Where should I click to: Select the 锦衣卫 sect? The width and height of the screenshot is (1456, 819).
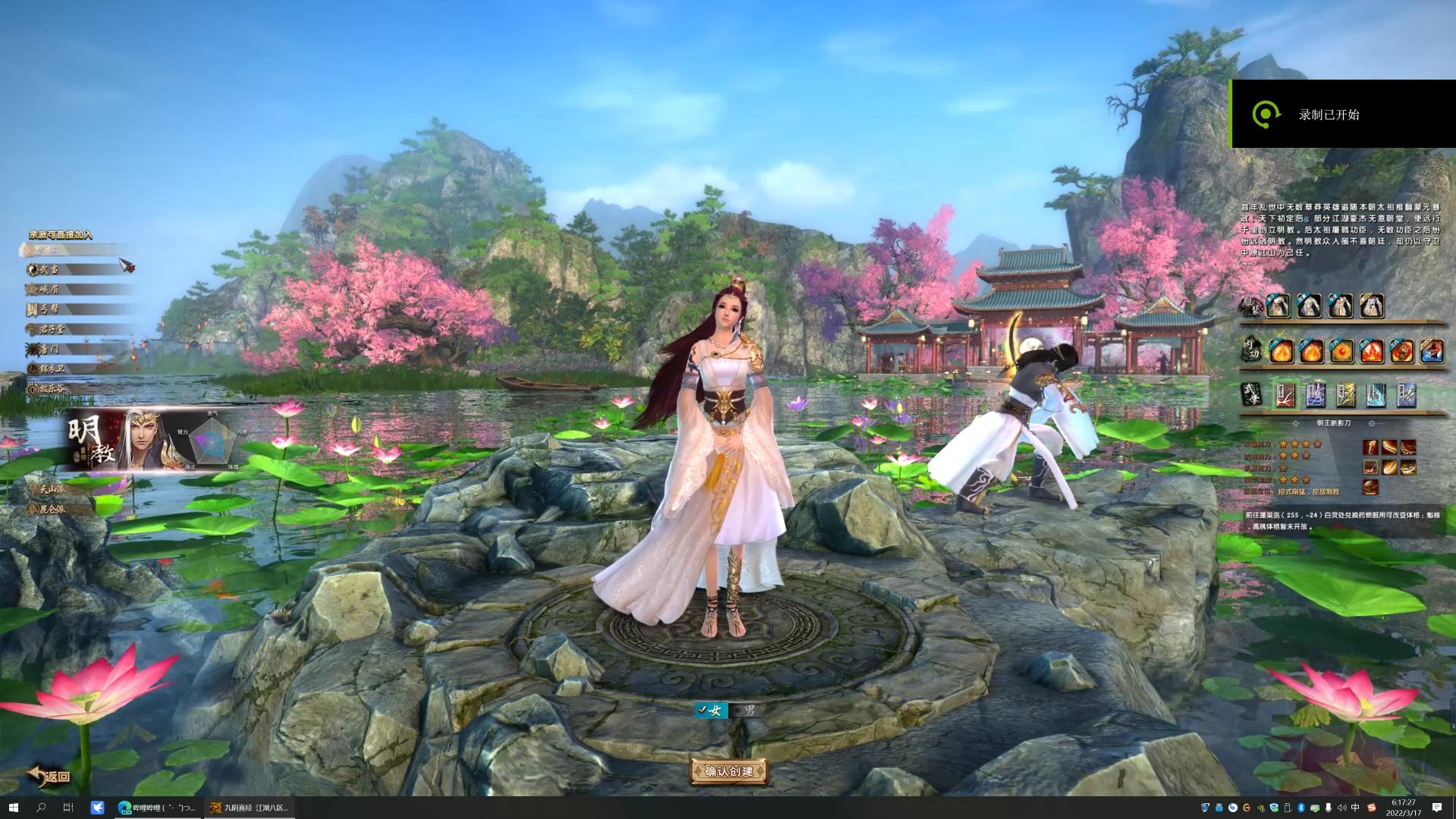pyautogui.click(x=52, y=369)
